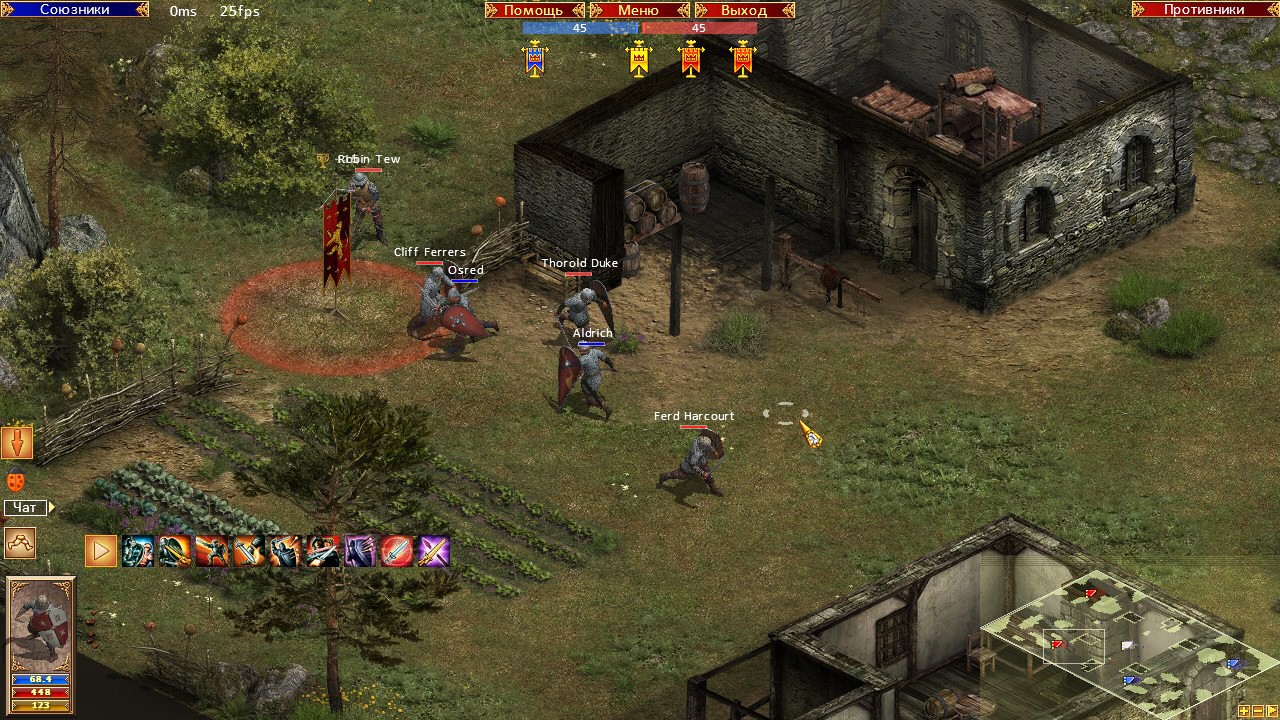
Task: Expand the Союзники allies panel
Action: pos(74,9)
